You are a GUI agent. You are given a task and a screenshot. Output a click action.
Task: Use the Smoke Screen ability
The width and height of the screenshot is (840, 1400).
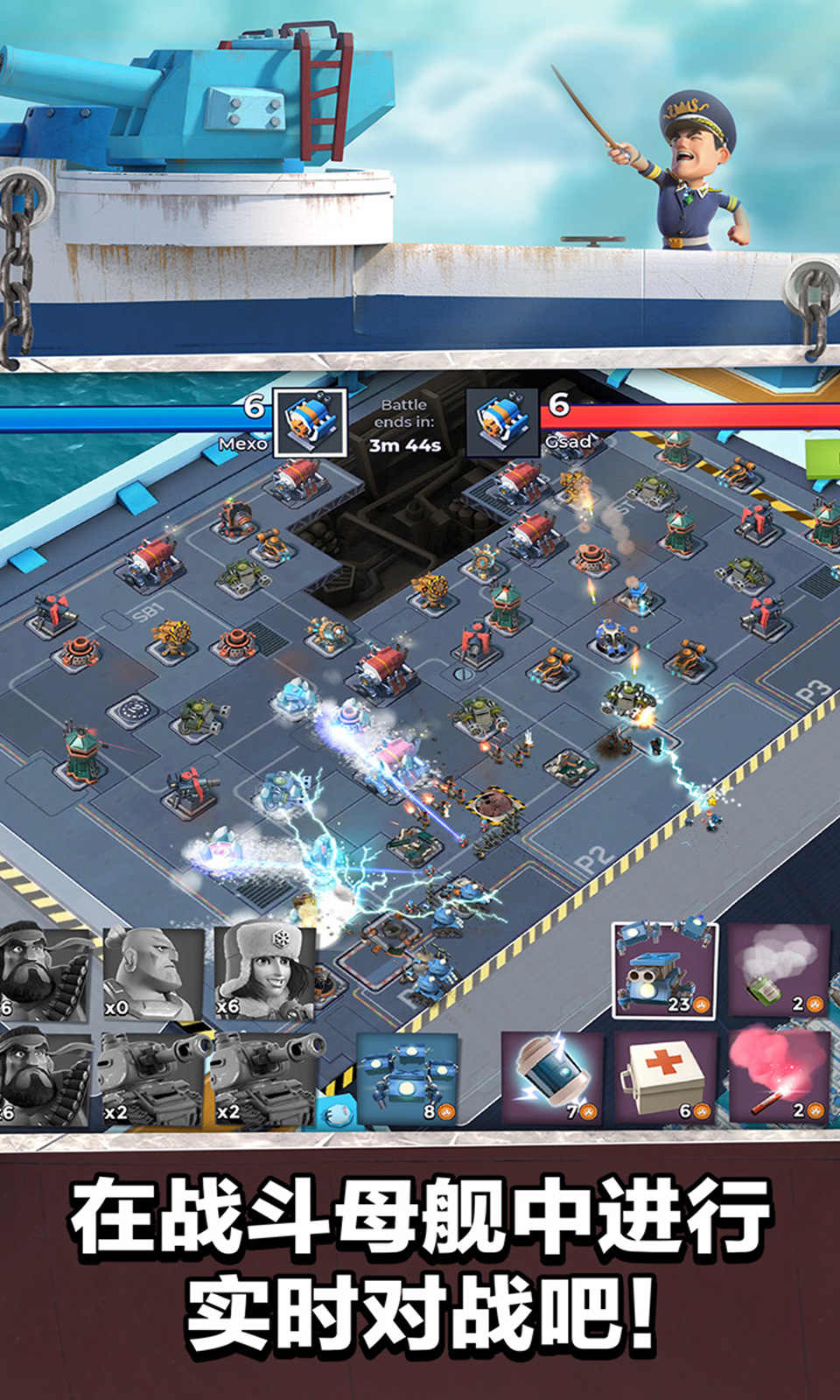(x=778, y=970)
